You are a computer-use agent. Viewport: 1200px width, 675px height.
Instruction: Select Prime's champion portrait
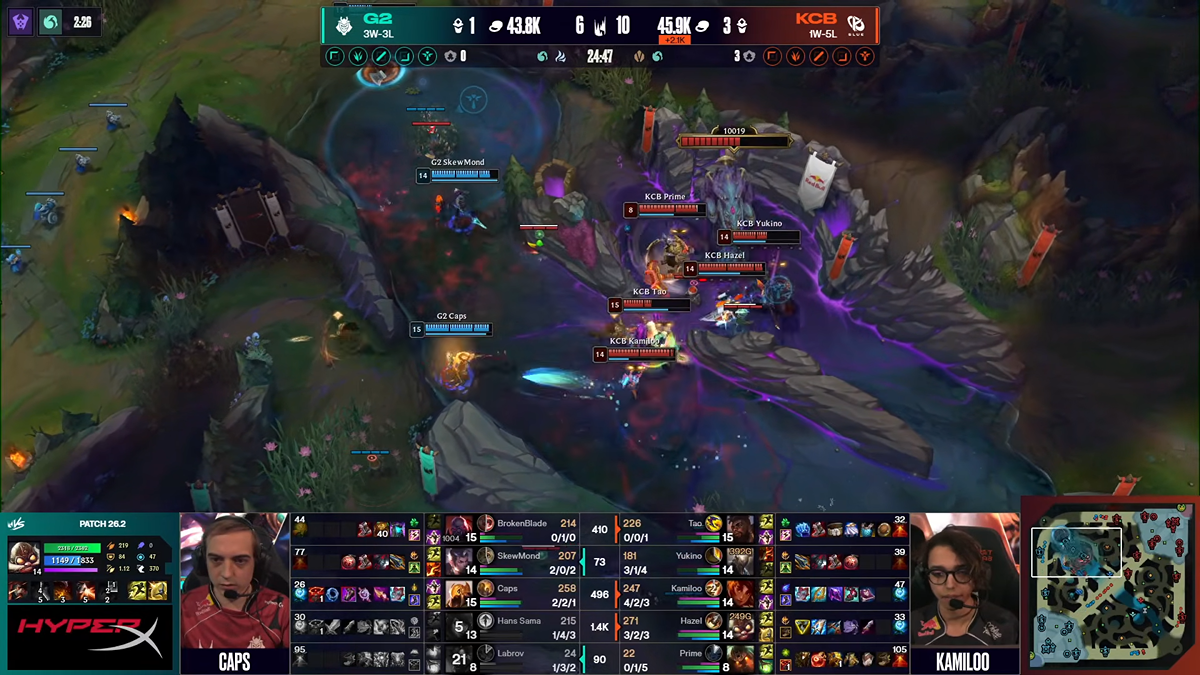[x=741, y=657]
